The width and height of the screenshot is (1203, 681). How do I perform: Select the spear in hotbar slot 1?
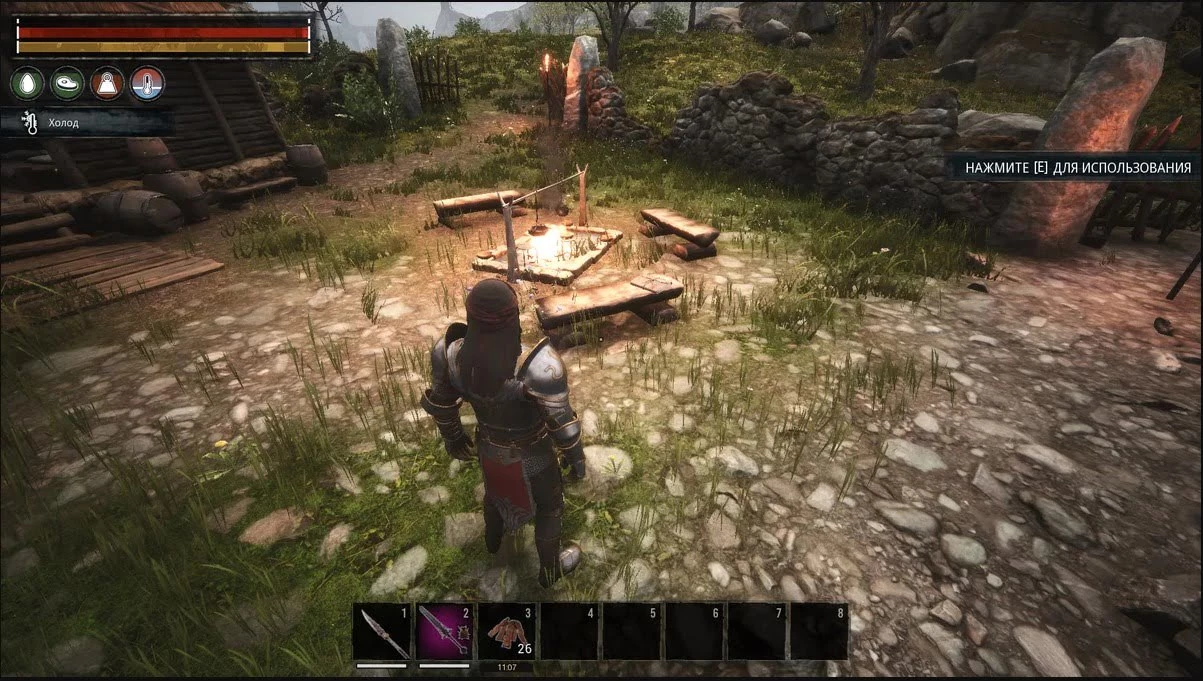tap(385, 632)
